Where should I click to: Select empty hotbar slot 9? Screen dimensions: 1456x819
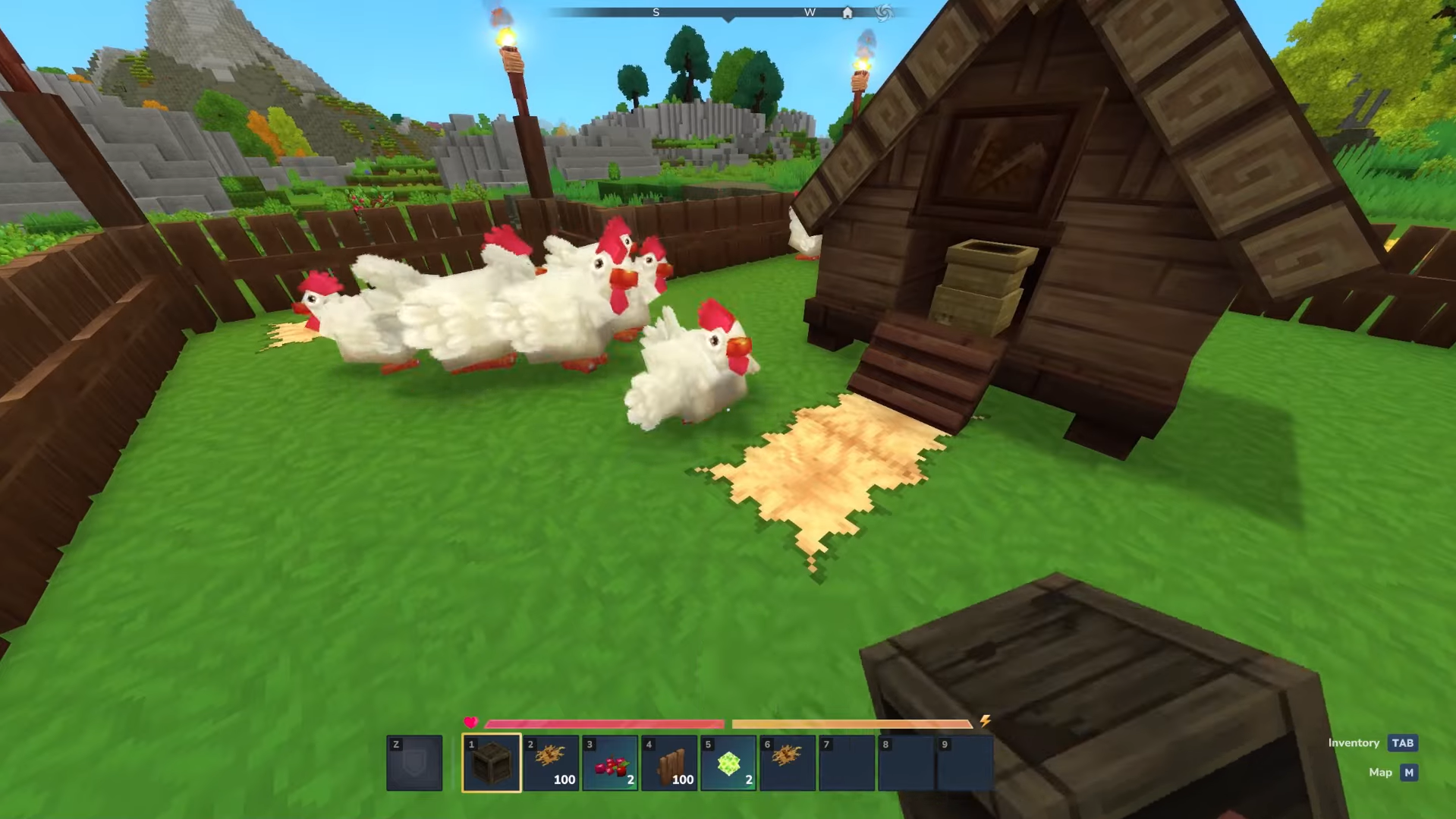[x=964, y=761]
